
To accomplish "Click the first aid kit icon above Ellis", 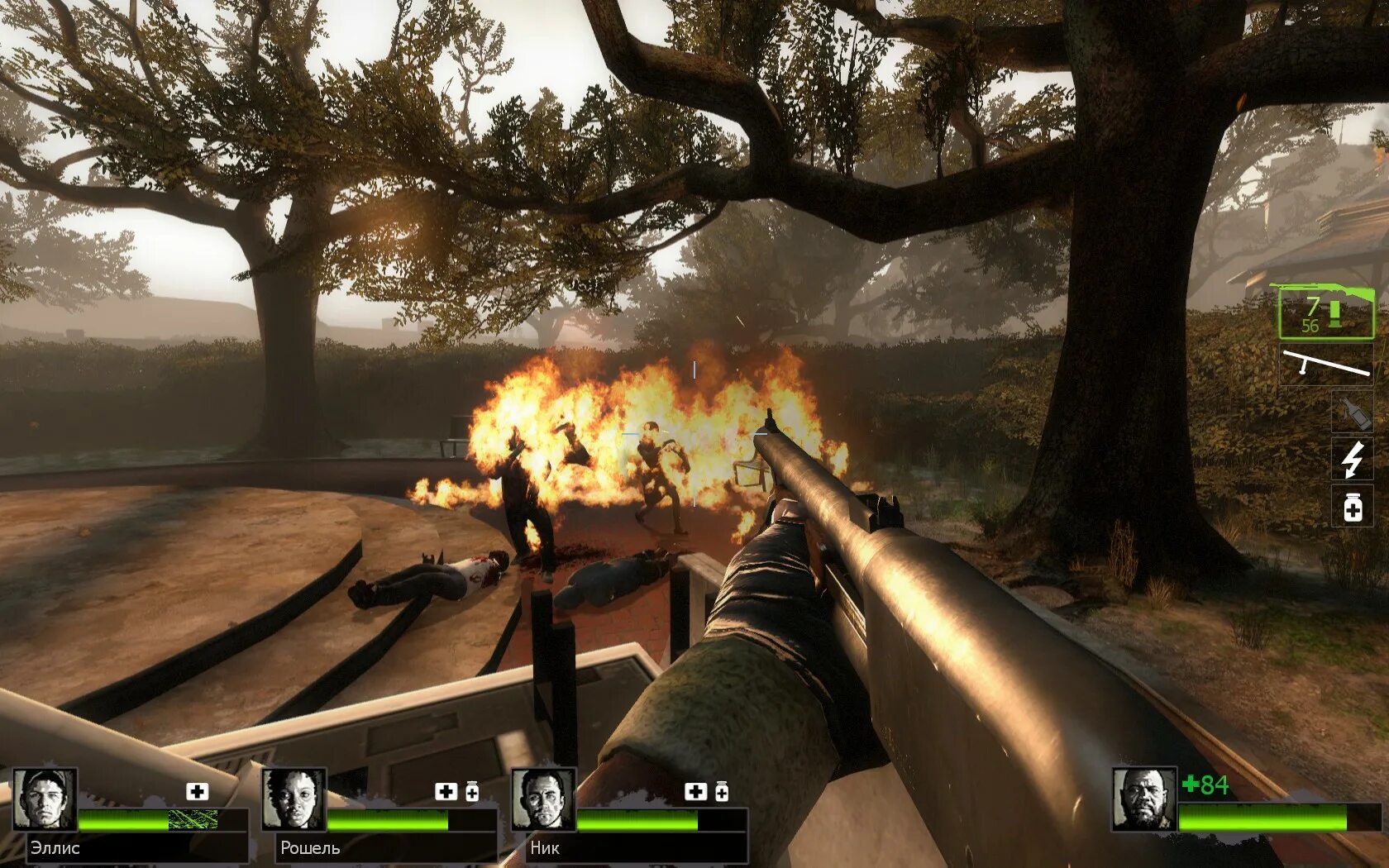I will pyautogui.click(x=197, y=792).
